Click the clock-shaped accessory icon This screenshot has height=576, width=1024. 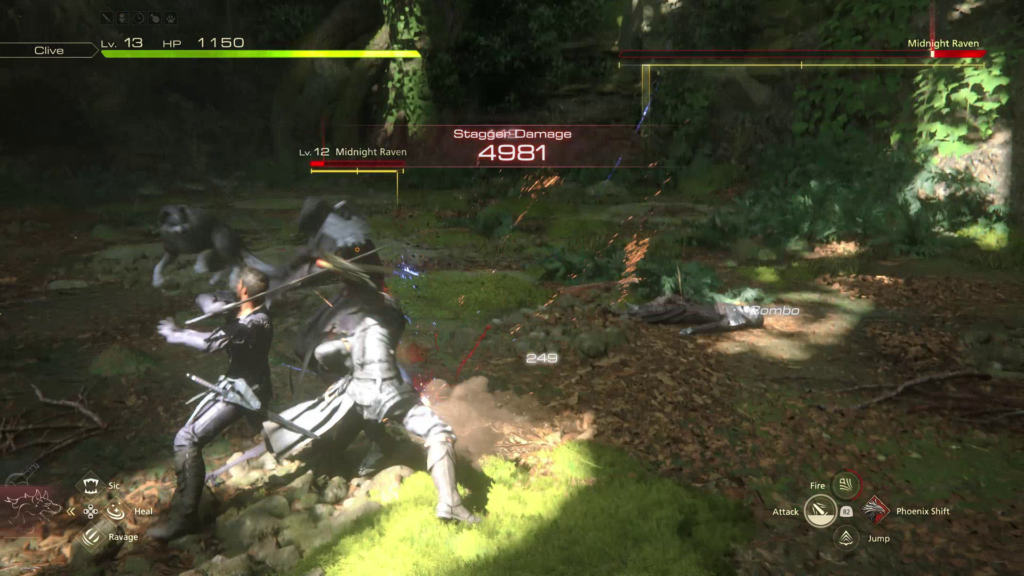(139, 17)
